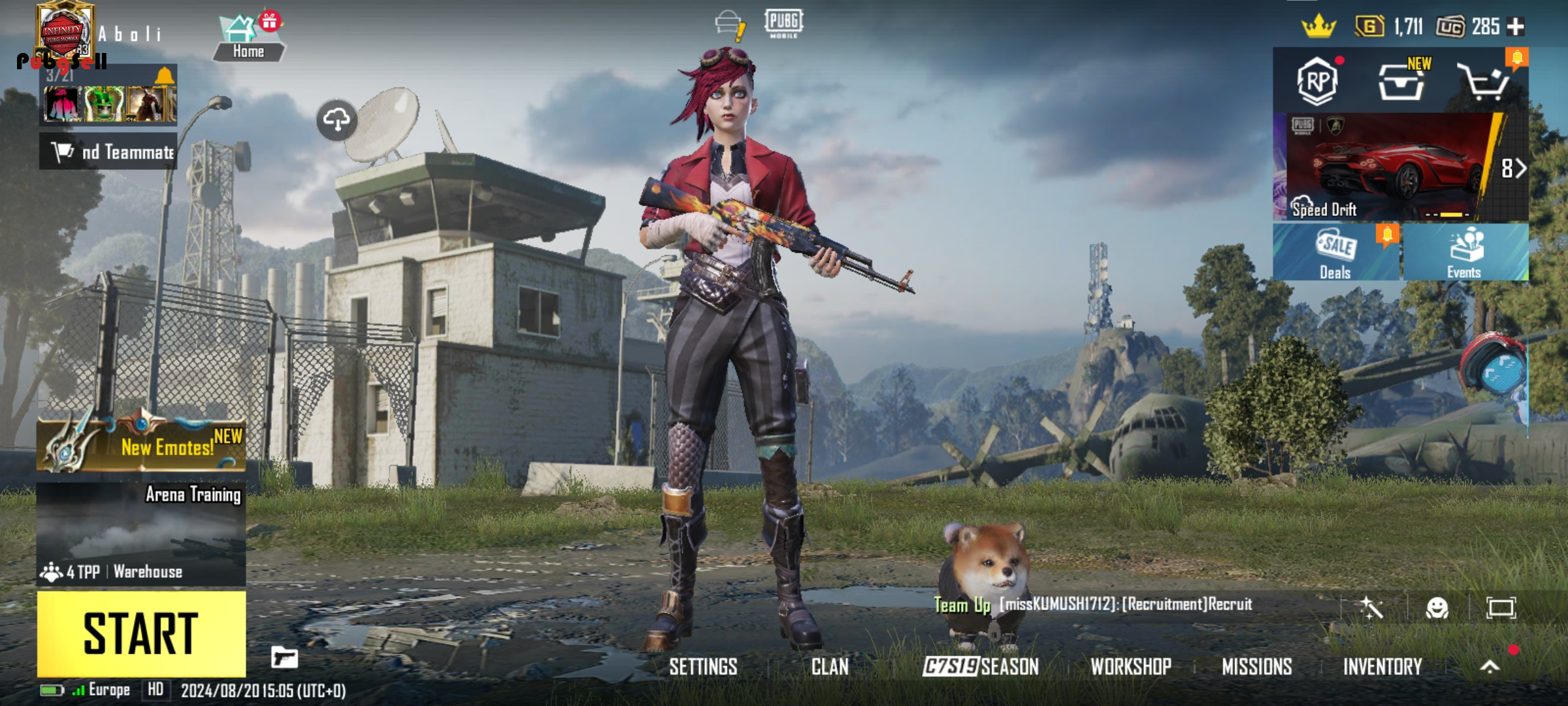Viewport: 1568px width, 706px height.
Task: Tap the yellow START button
Action: tap(141, 633)
